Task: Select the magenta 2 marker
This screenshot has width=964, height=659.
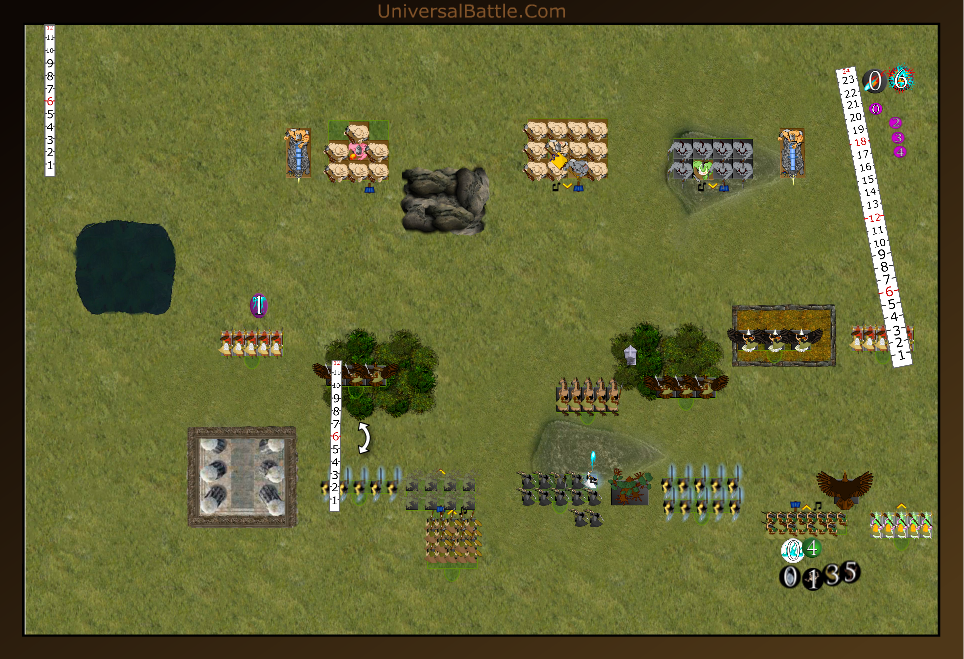Action: coord(895,123)
